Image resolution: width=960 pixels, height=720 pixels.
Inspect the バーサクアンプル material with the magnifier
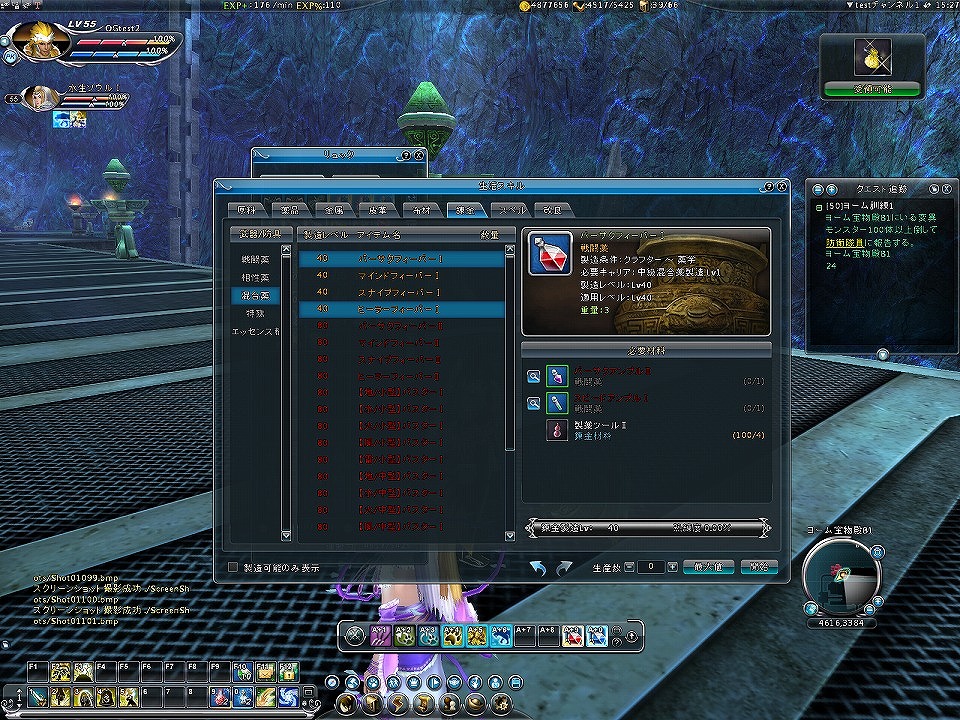pyautogui.click(x=534, y=376)
